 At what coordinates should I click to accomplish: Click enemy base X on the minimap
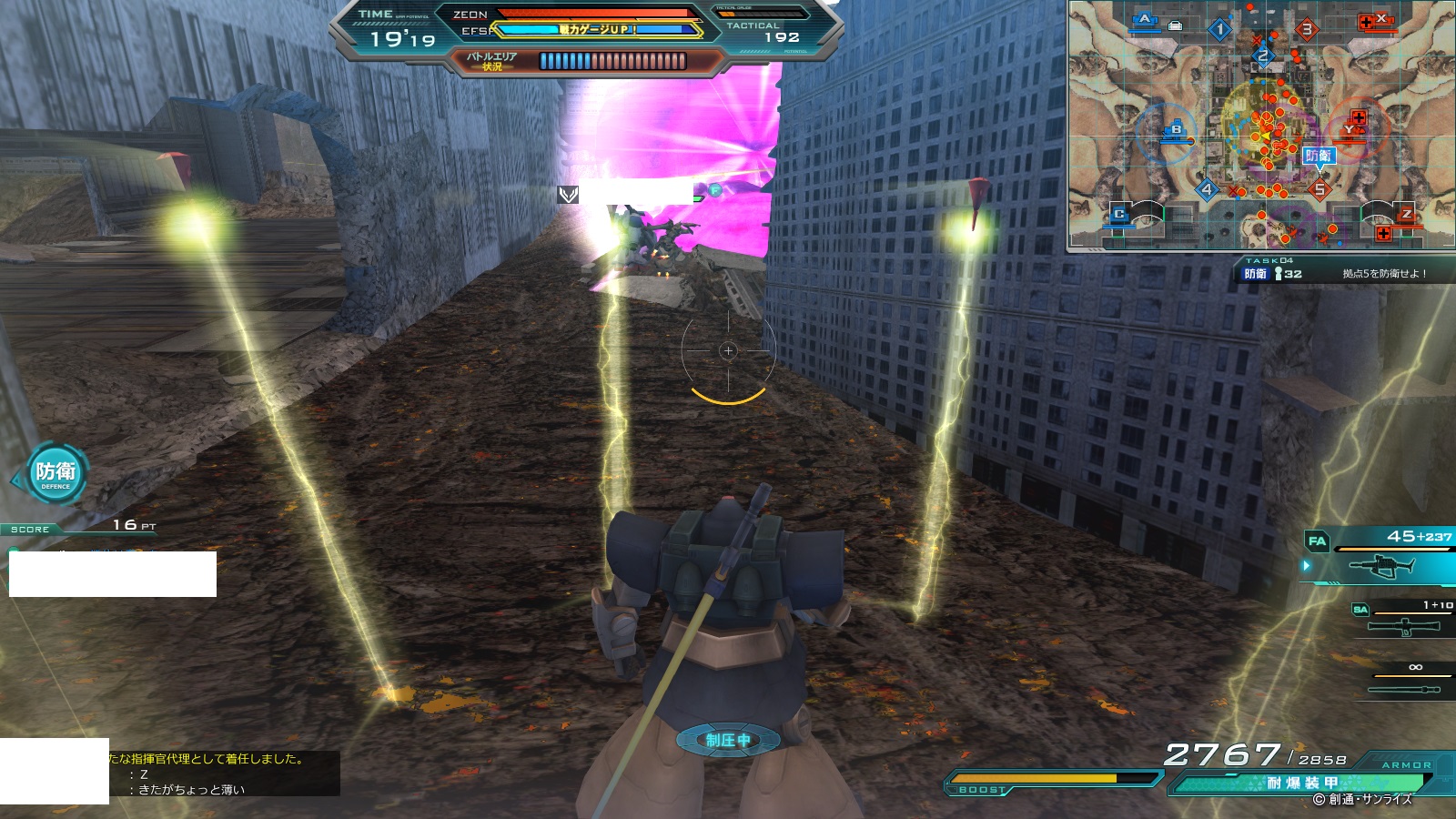(x=1380, y=19)
